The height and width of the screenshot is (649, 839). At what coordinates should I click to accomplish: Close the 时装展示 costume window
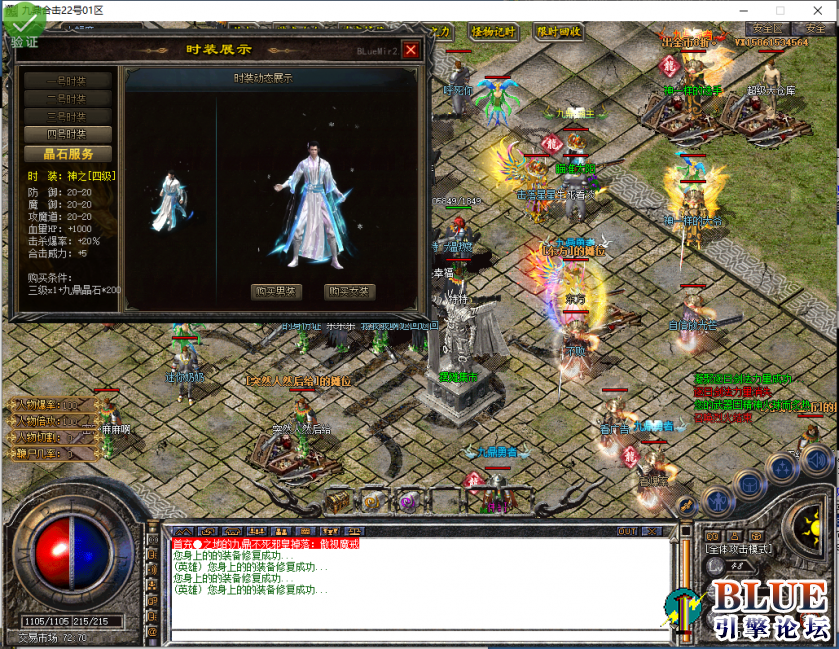[x=410, y=49]
